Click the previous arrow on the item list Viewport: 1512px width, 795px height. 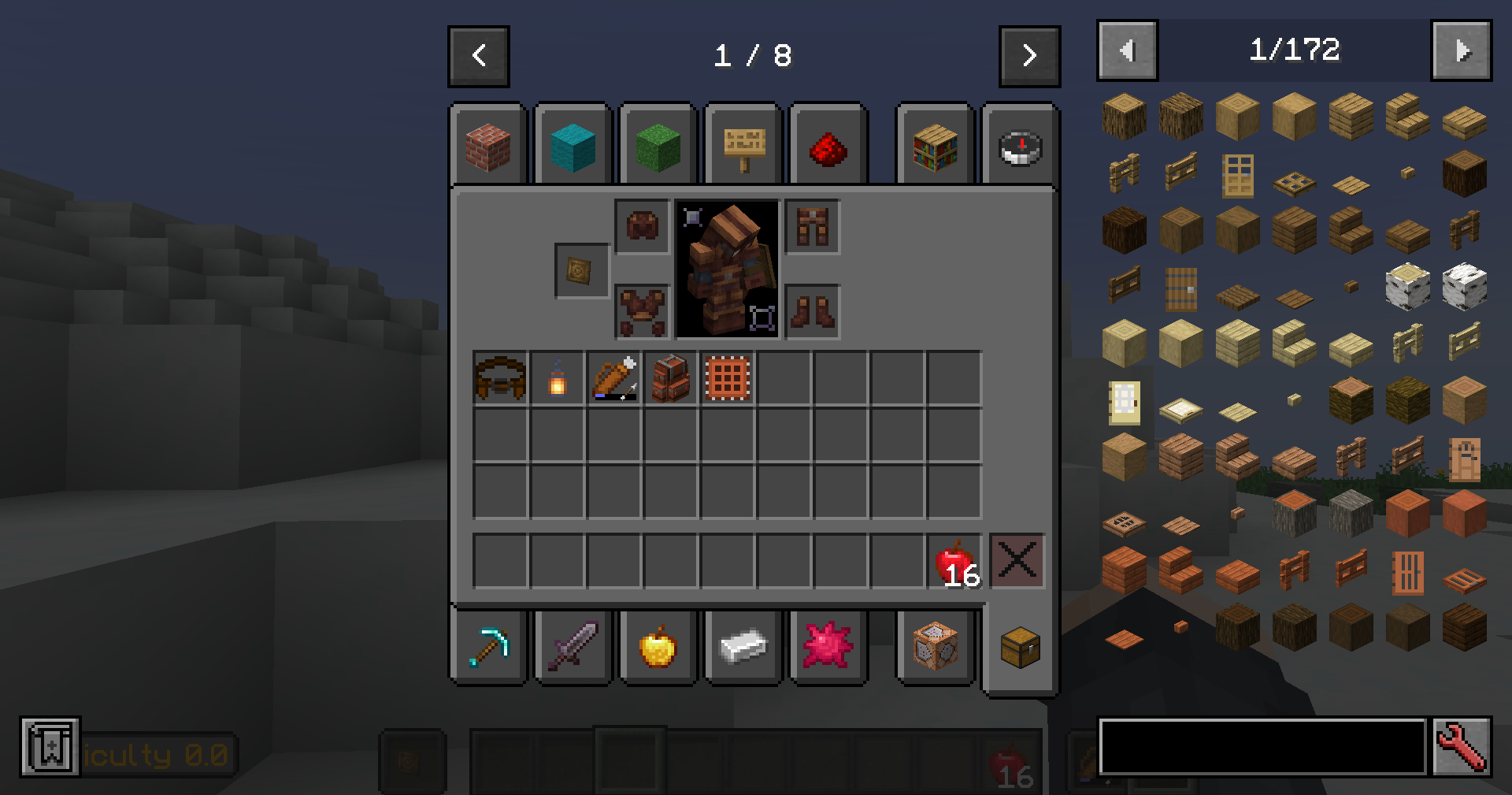[x=1126, y=50]
